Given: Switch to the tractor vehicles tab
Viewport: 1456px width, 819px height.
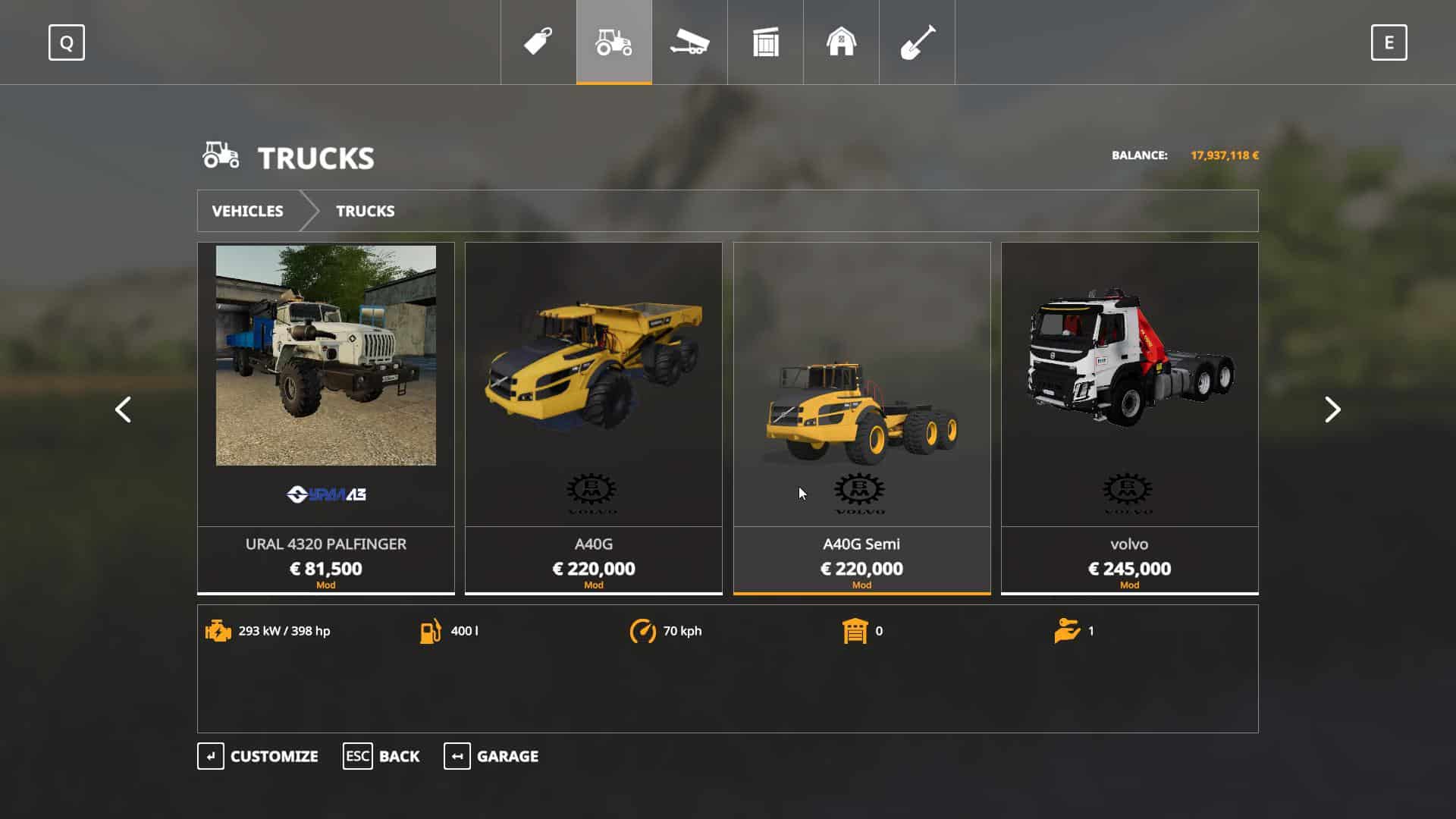Looking at the screenshot, I should [613, 42].
